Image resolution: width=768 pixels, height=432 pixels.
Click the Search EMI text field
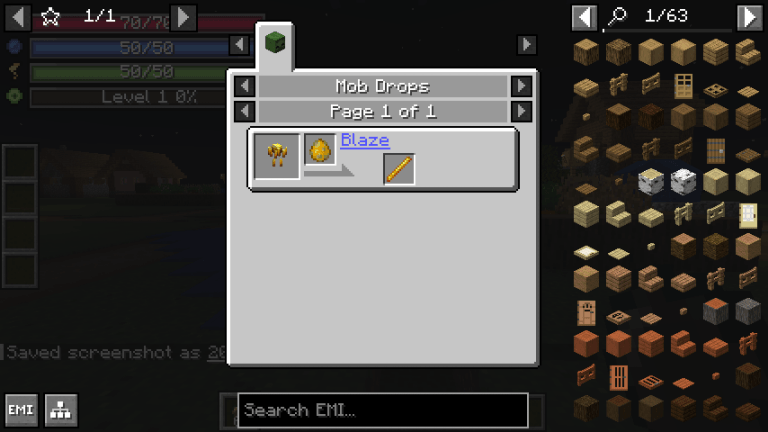(382, 410)
